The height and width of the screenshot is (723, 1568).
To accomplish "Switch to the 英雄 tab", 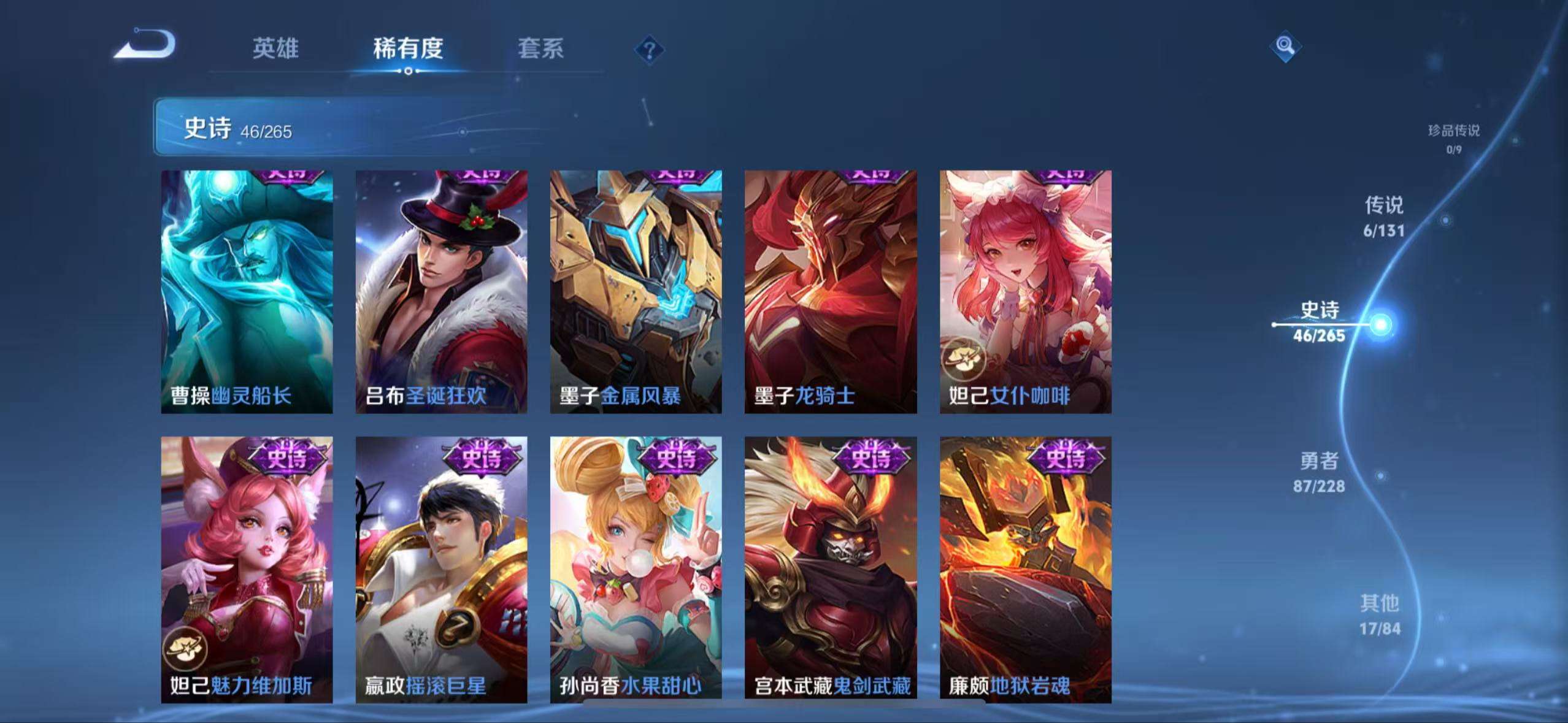I will pyautogui.click(x=275, y=48).
